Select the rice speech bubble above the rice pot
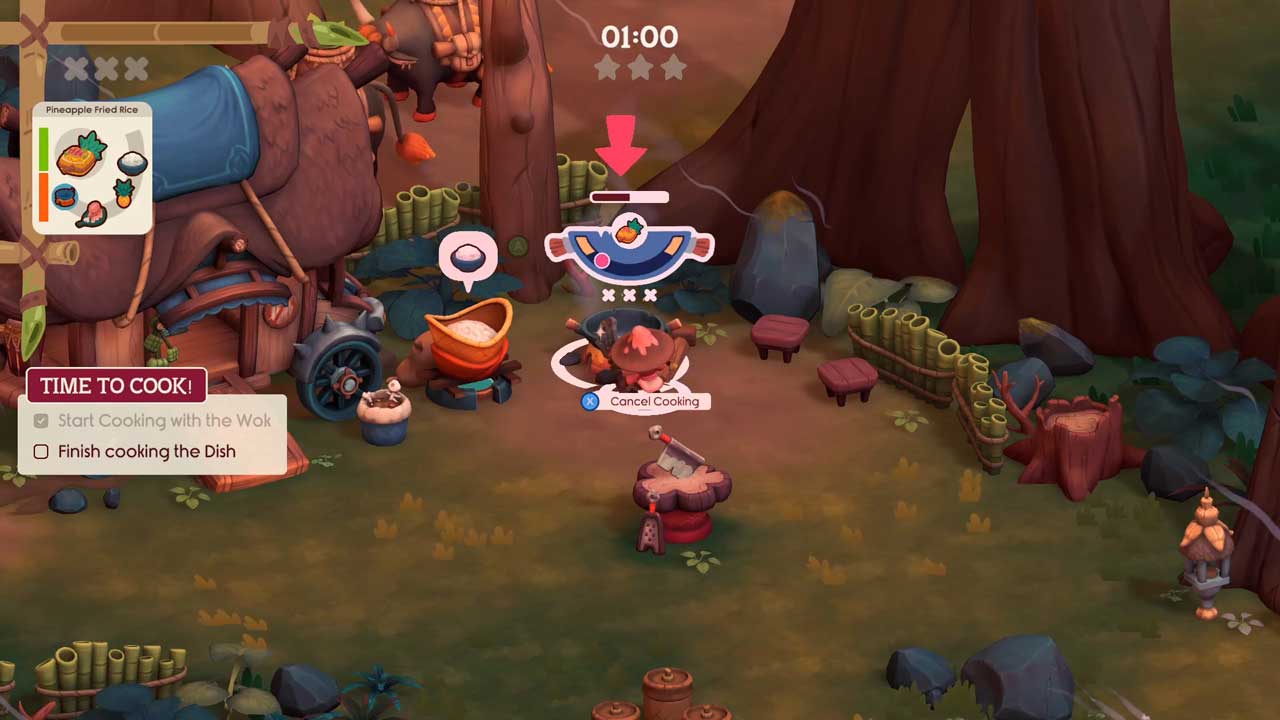 (x=467, y=258)
